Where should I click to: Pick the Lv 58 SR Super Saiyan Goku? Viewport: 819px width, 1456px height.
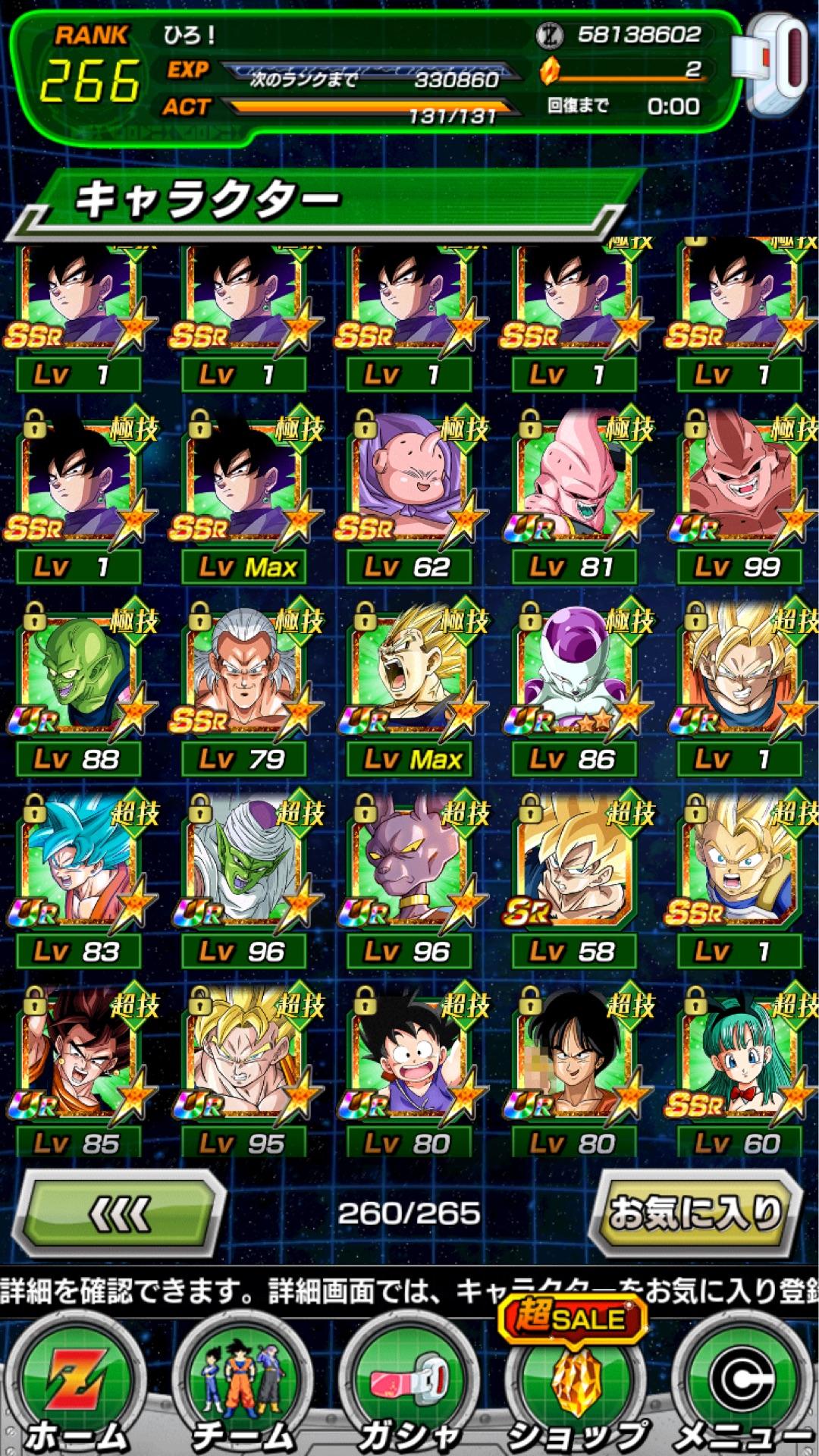coord(573,866)
